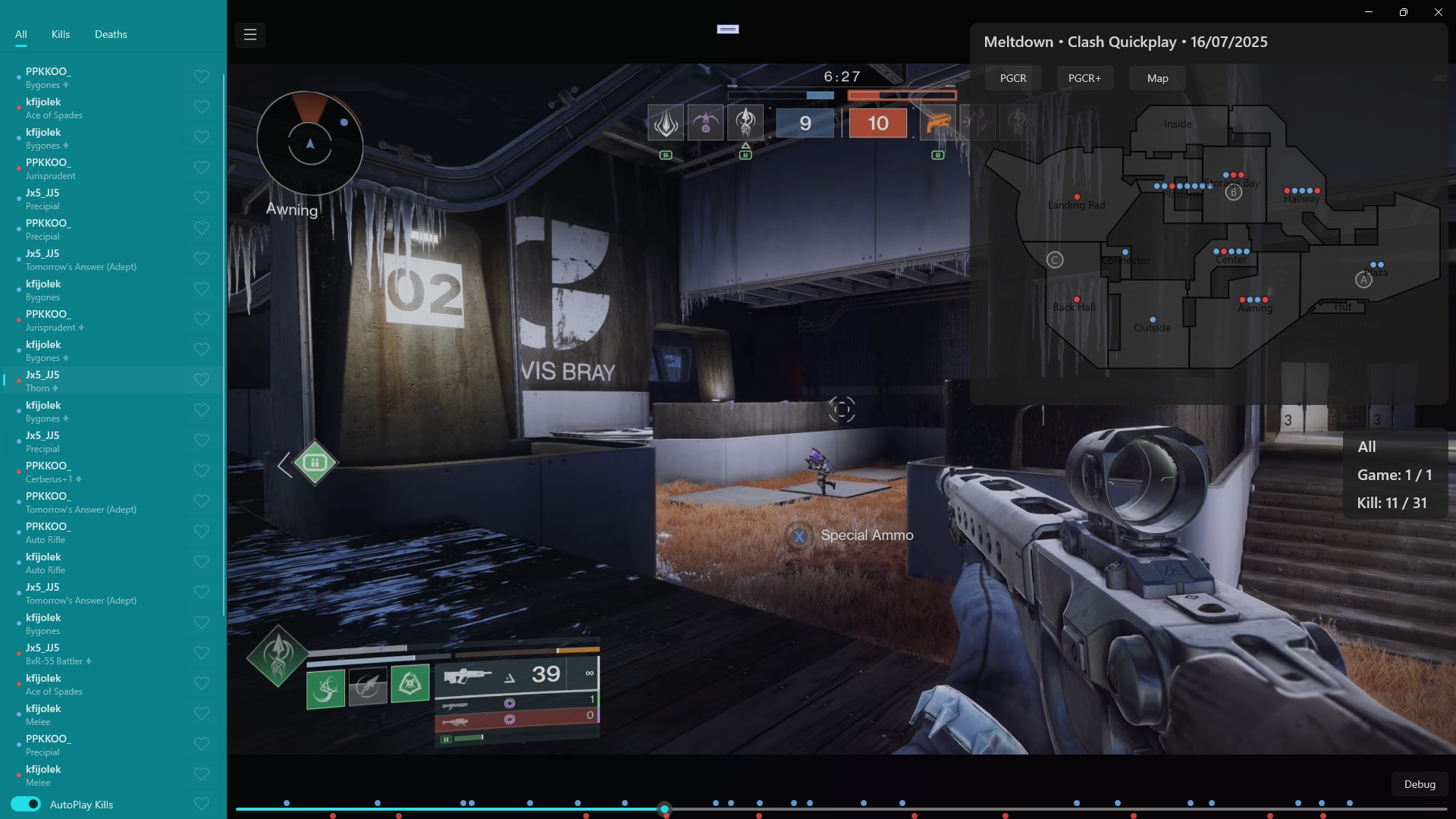Image resolution: width=1456 pixels, height=819 pixels.
Task: Click the green pause indicator under a player icon
Action: [666, 155]
